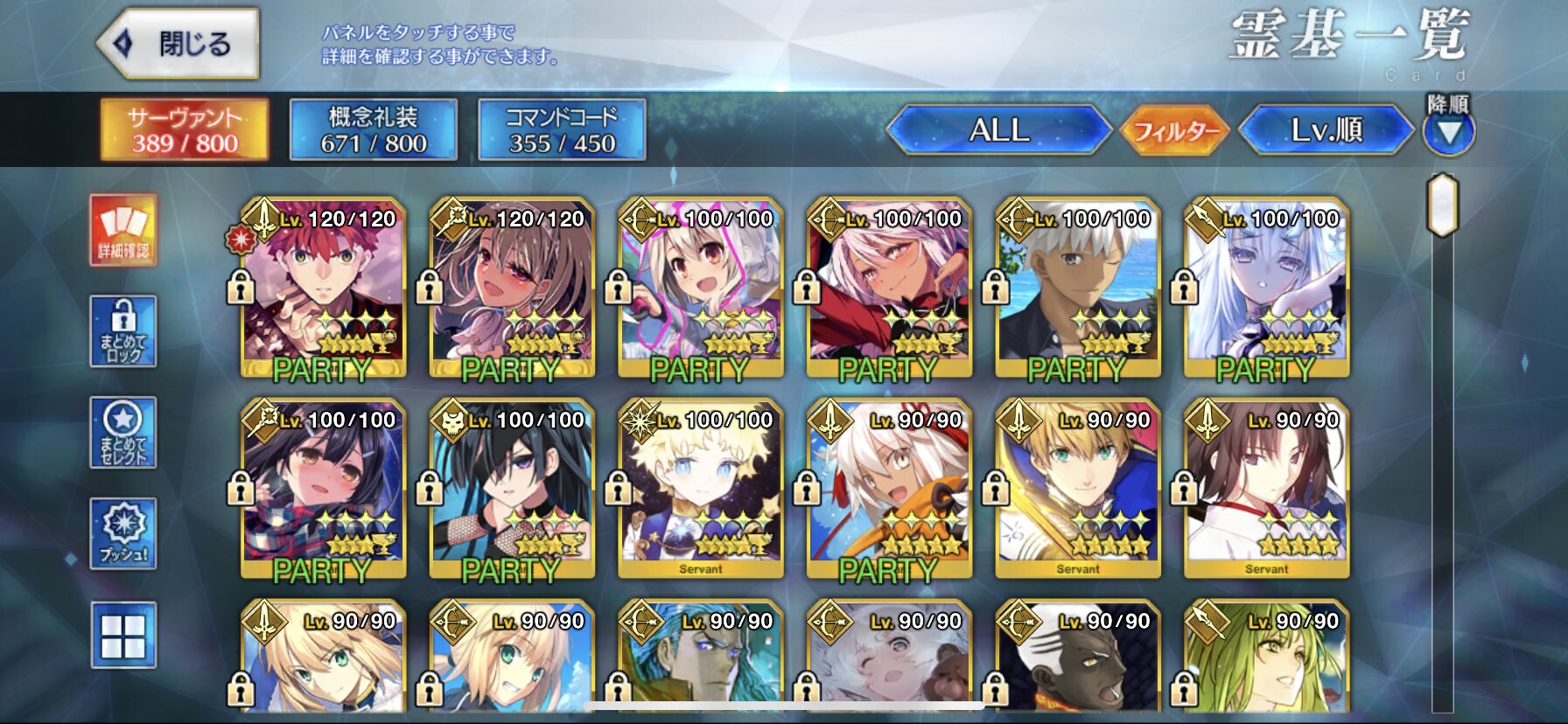
Task: Select the black-haired eyepatch Lv. 100 servant card
Action: 512,490
